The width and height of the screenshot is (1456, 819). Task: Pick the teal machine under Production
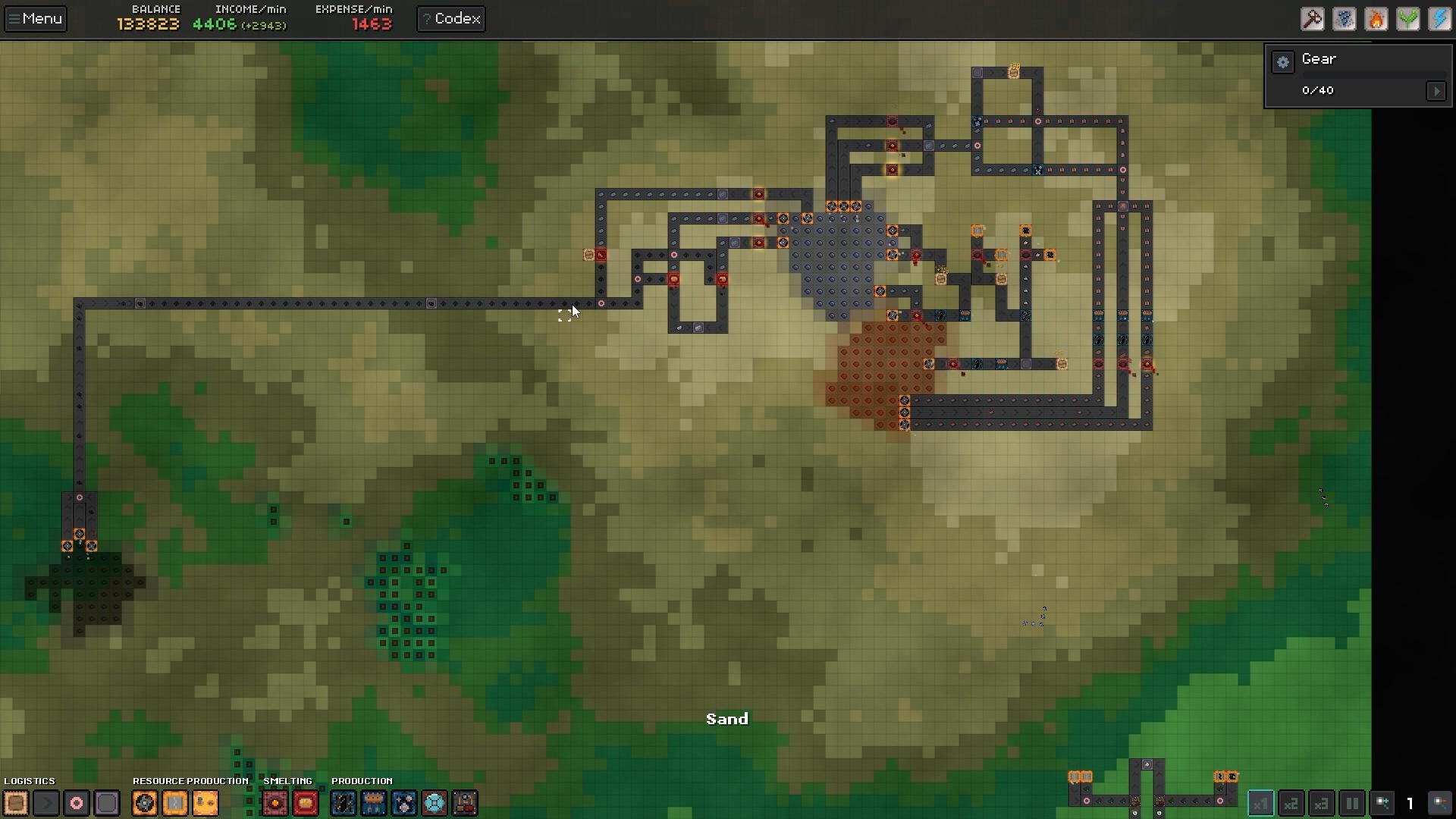point(435,803)
